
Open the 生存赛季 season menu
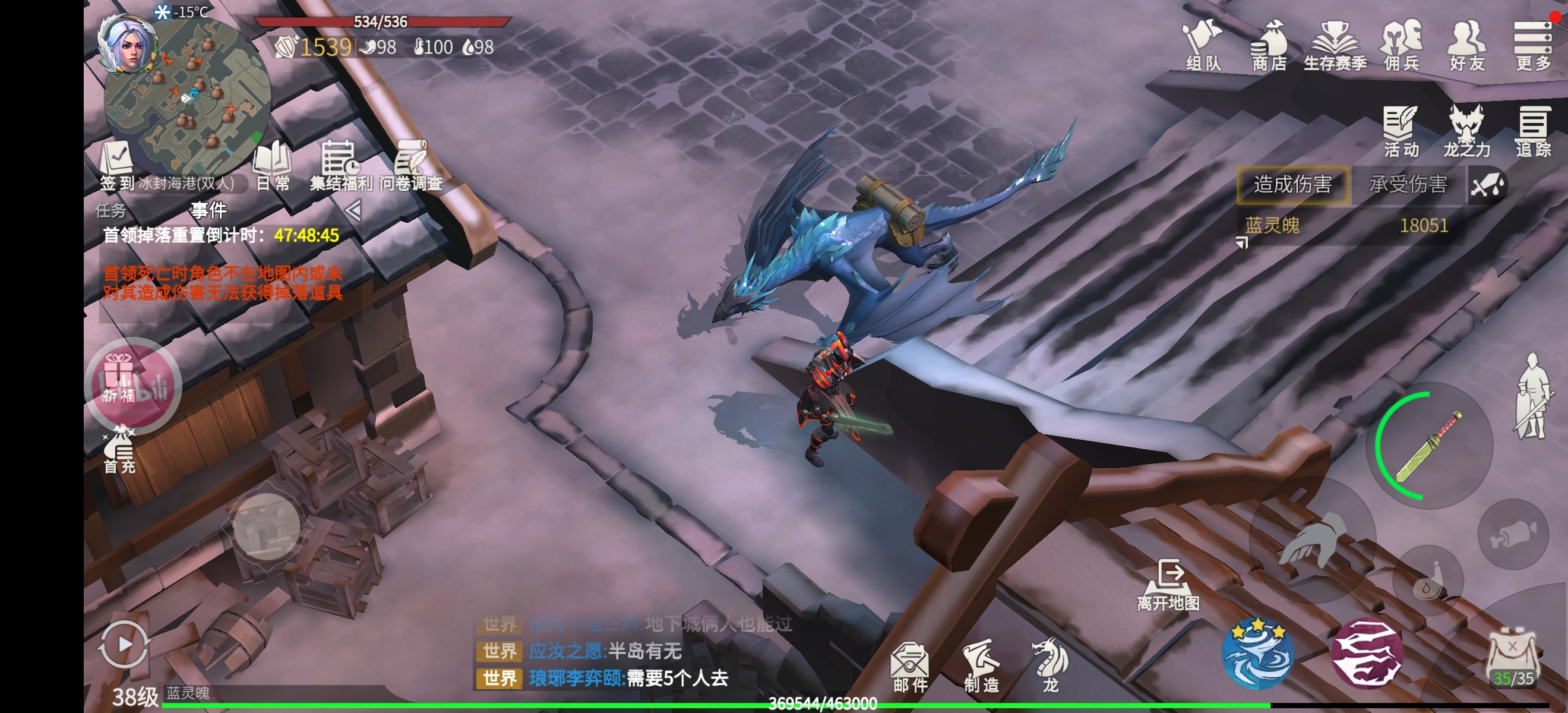1335,46
